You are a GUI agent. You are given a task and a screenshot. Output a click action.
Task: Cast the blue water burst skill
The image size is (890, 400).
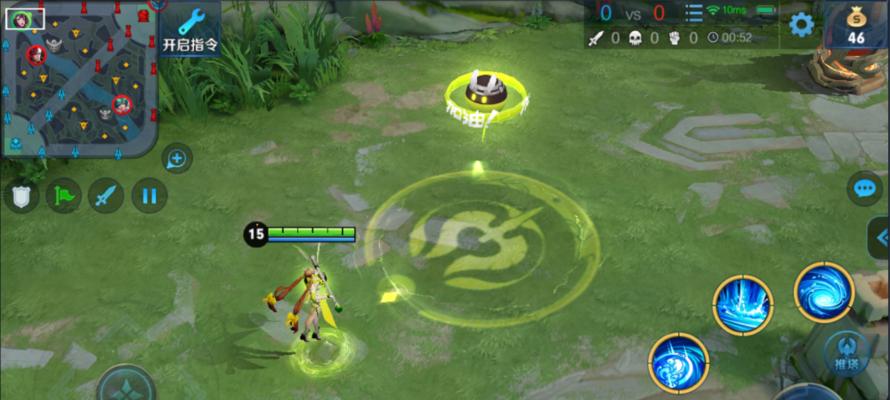[x=743, y=305]
